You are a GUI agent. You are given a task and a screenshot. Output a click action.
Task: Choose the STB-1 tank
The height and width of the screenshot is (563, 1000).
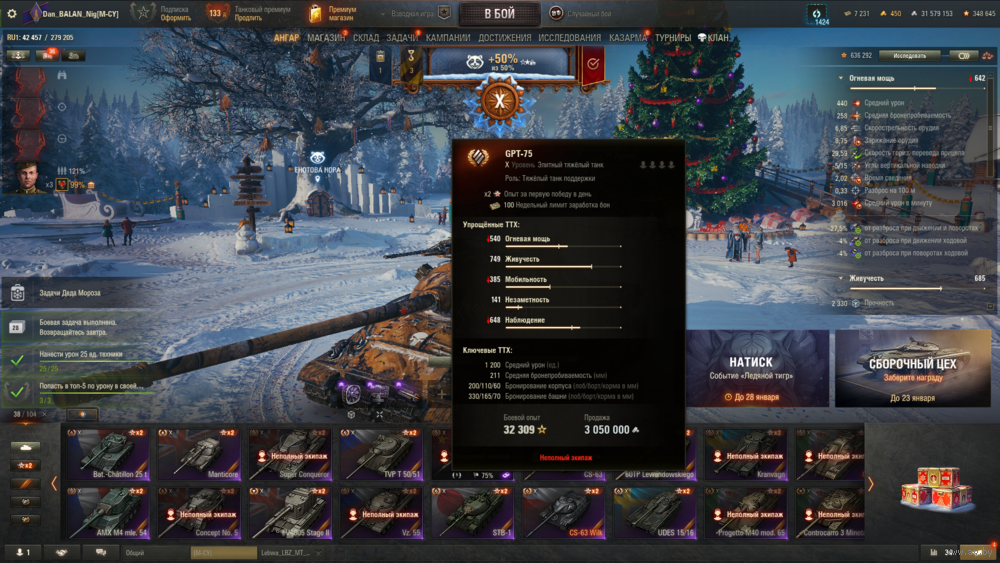469,513
